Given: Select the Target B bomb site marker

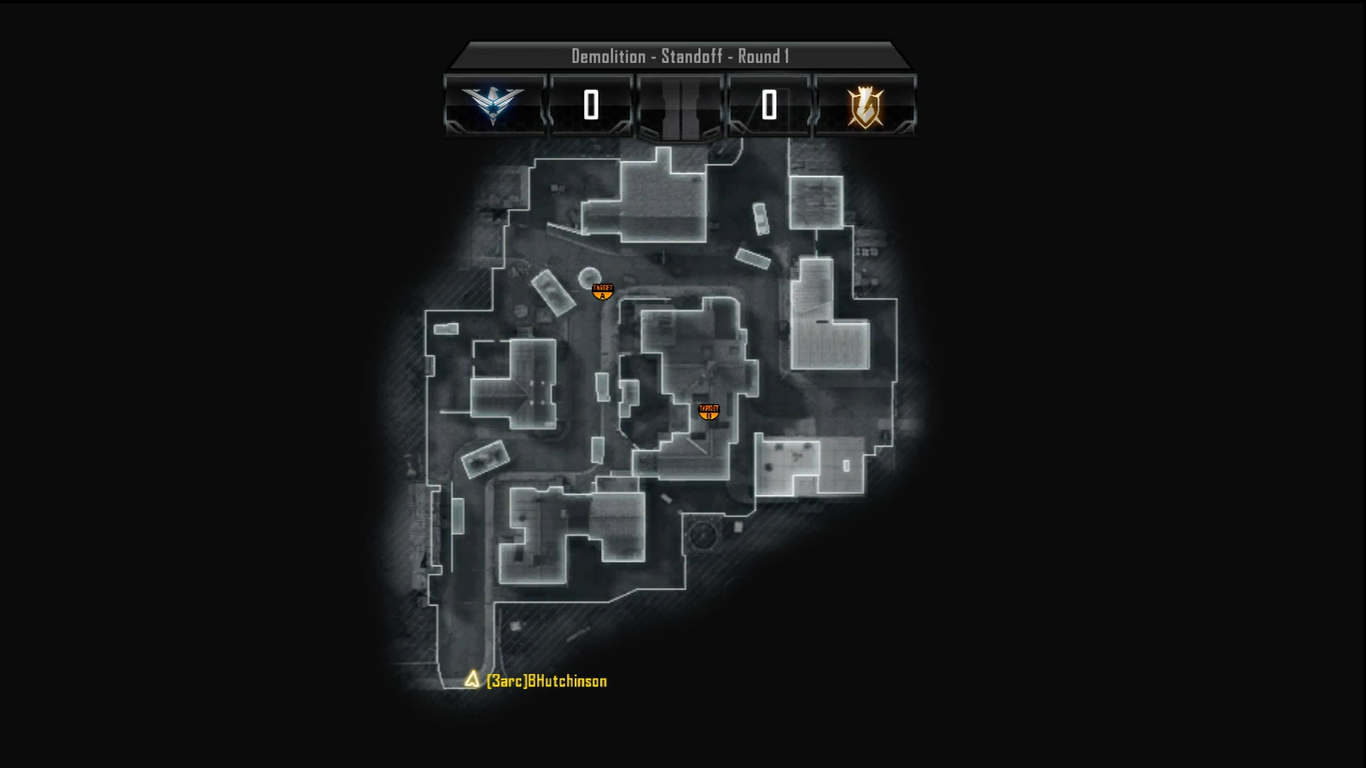Looking at the screenshot, I should click(709, 411).
